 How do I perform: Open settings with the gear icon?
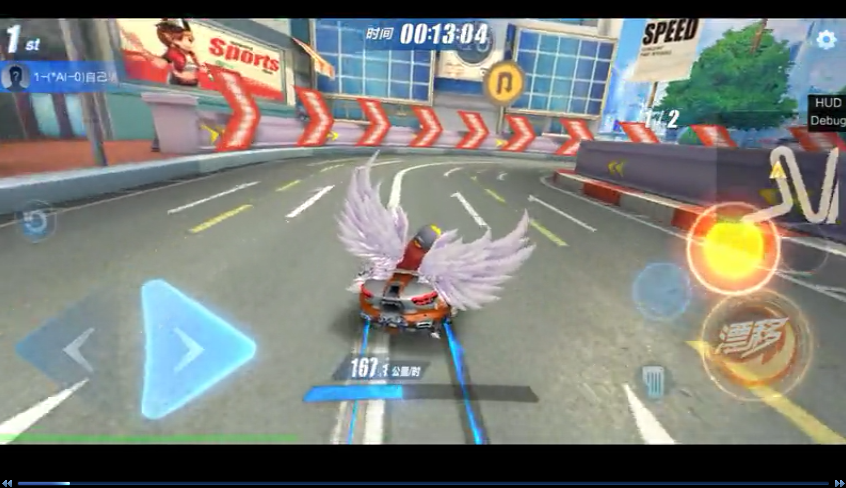tap(826, 40)
